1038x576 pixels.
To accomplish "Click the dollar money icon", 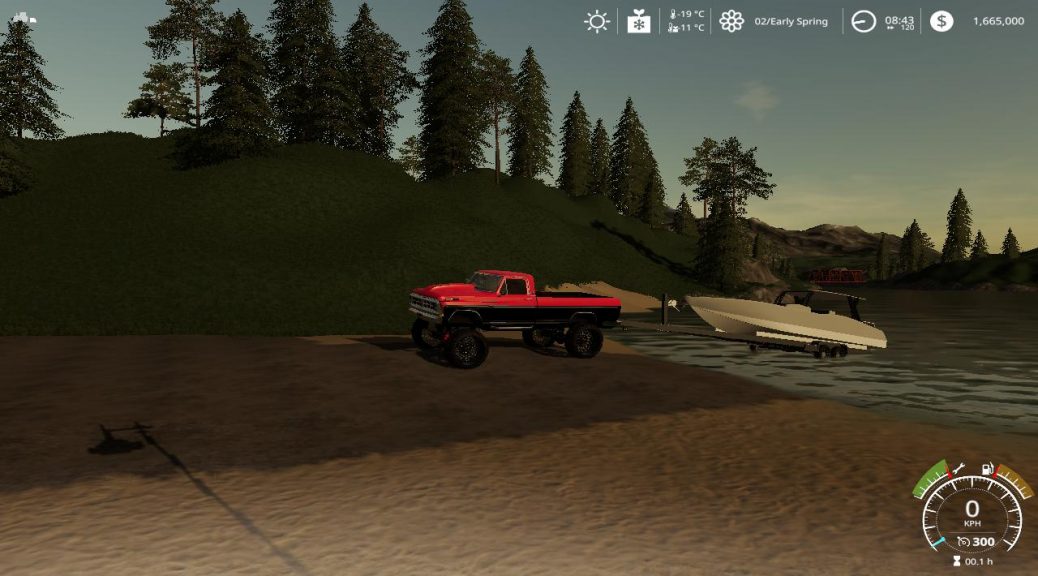I will click(x=941, y=21).
